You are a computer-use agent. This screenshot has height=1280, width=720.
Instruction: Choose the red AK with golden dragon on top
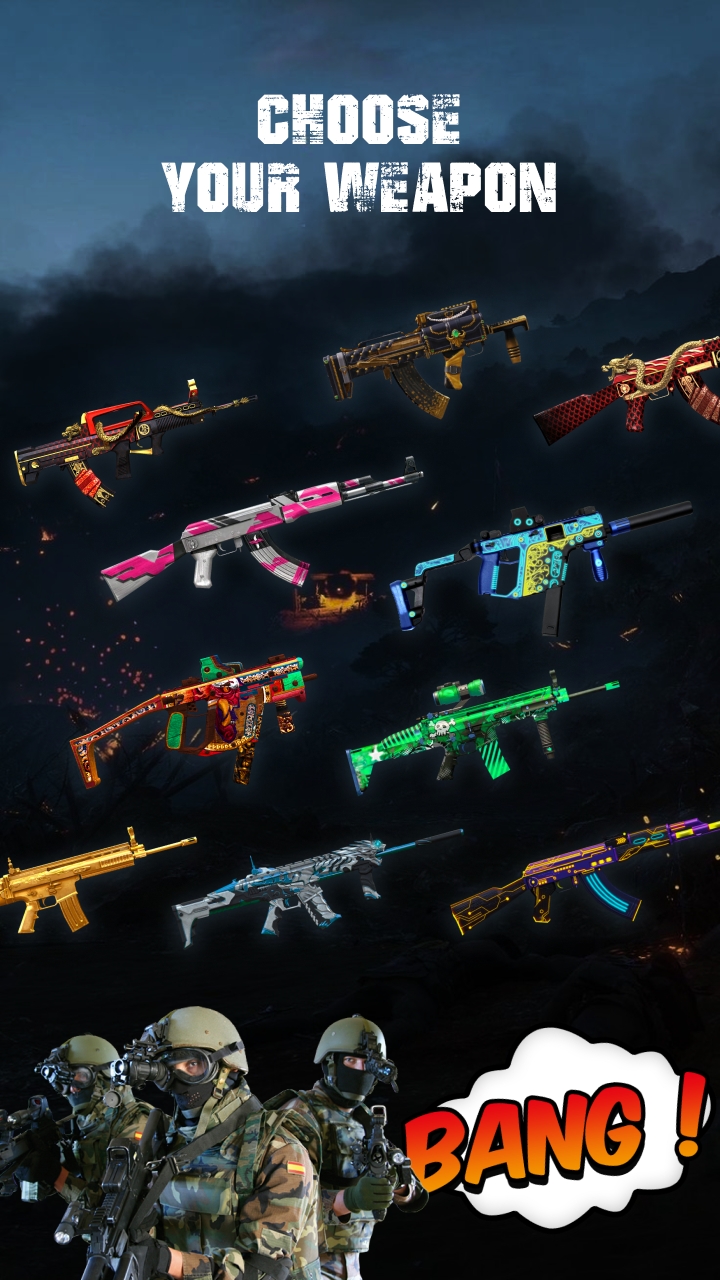pyautogui.click(x=640, y=392)
